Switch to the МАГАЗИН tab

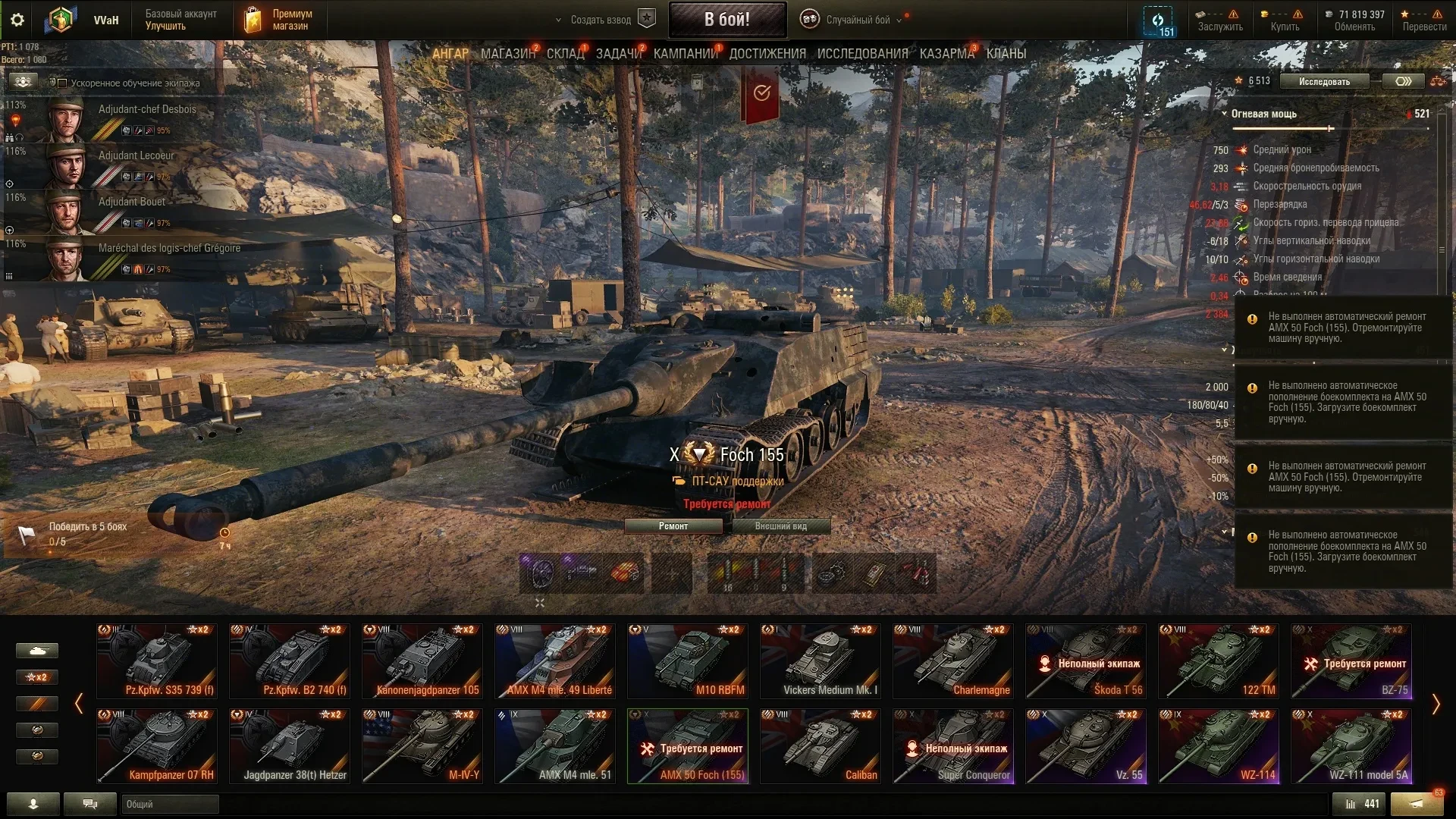click(x=507, y=54)
